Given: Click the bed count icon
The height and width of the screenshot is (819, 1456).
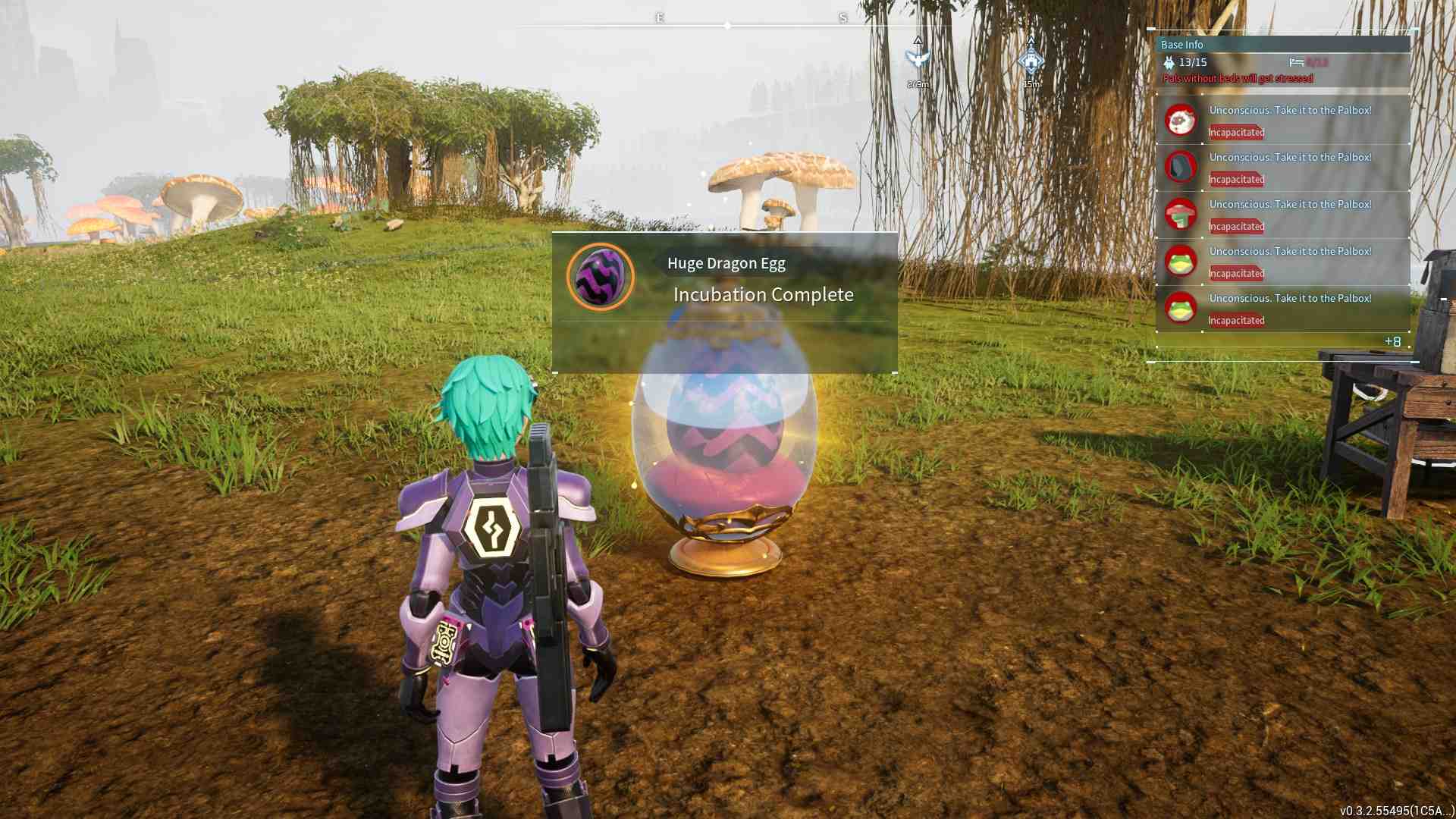Looking at the screenshot, I should click(1296, 63).
